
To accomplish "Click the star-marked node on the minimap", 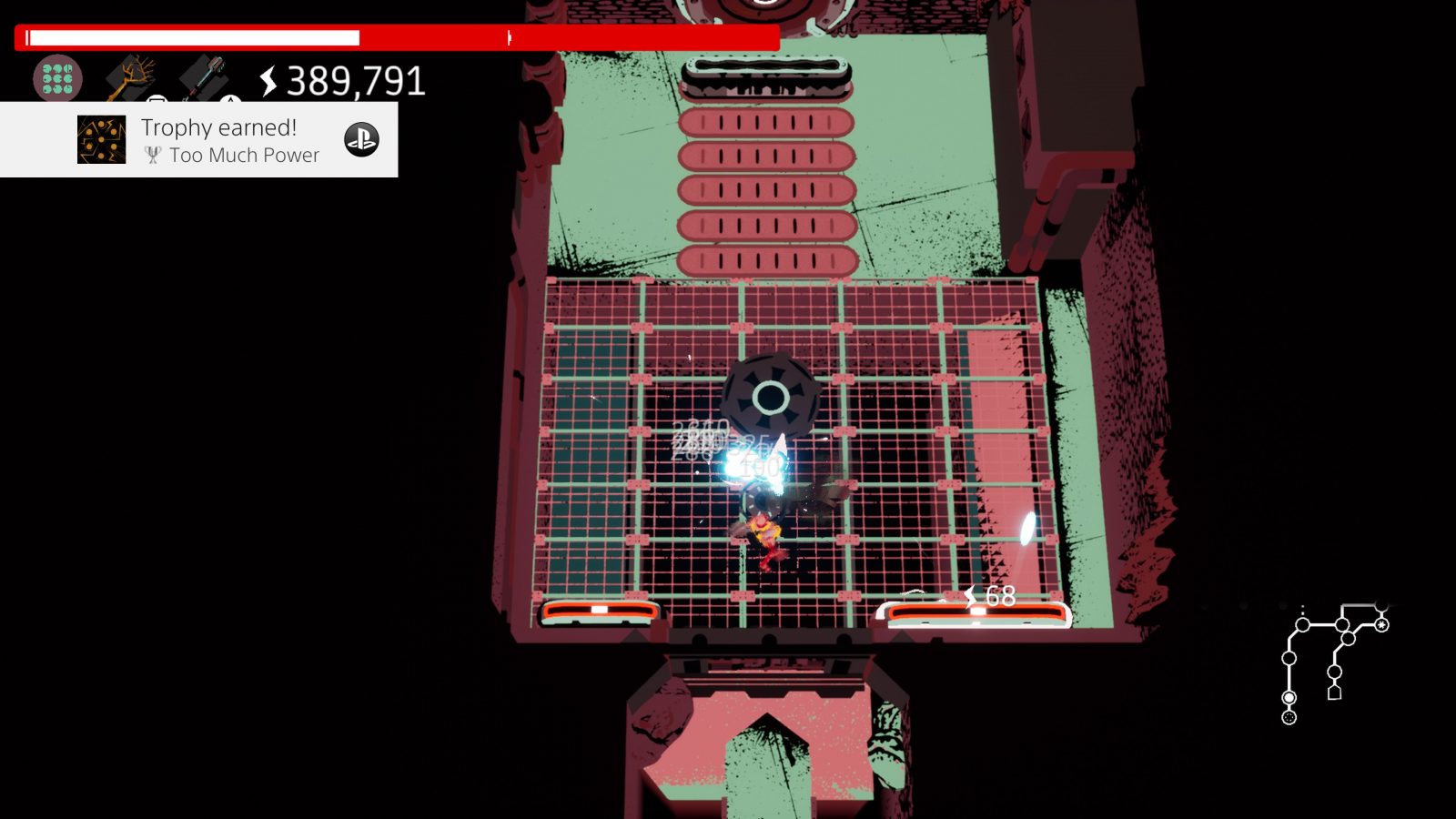I will click(x=1381, y=624).
